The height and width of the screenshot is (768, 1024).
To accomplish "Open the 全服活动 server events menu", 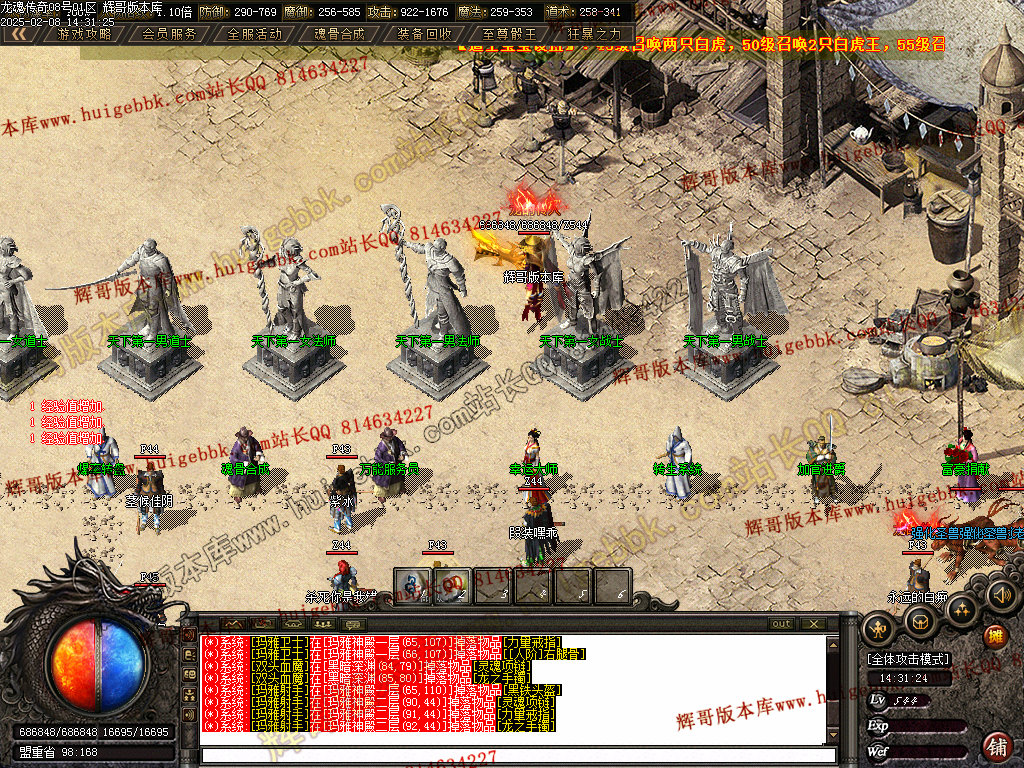I will (x=255, y=33).
